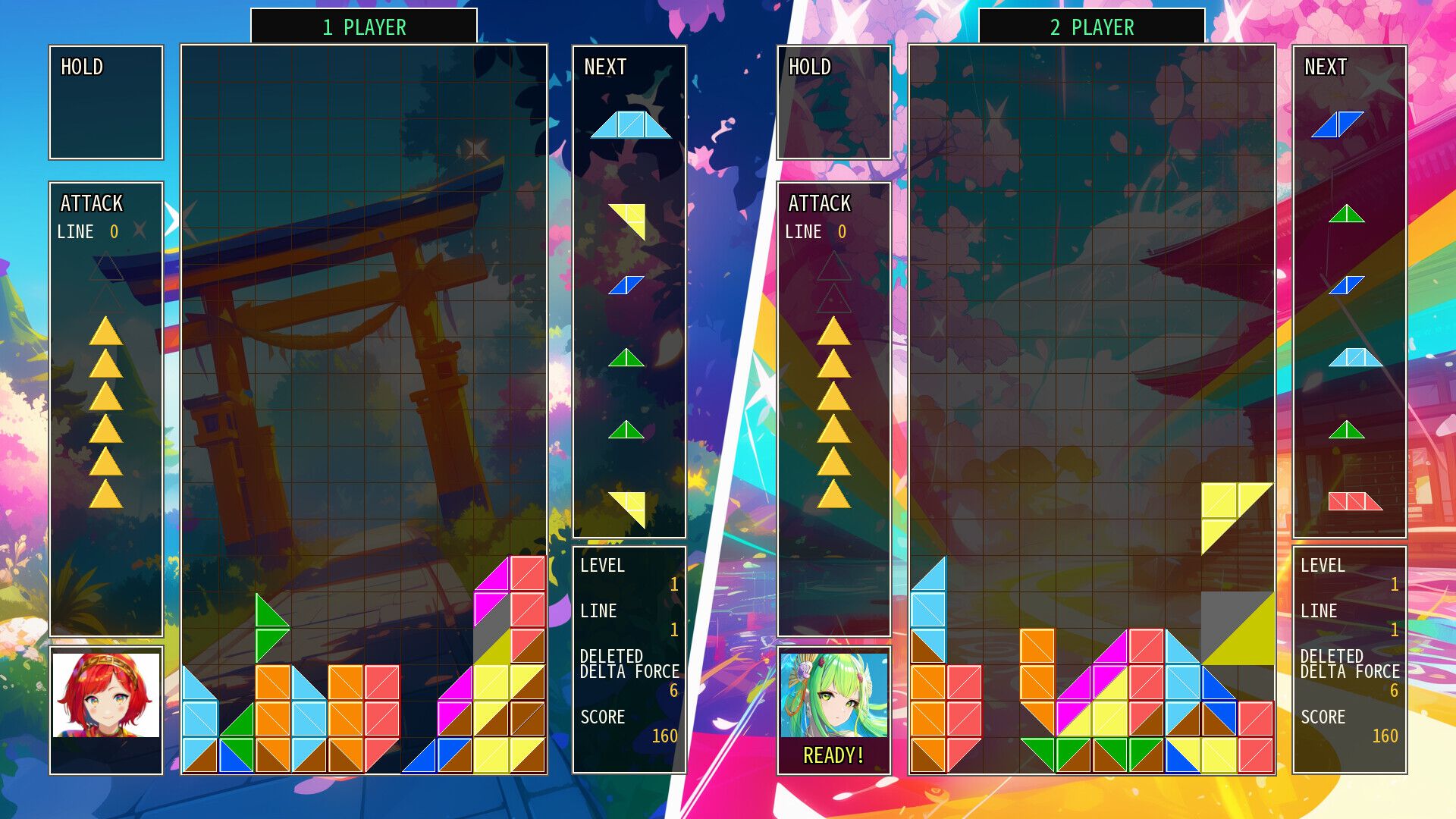
Task: Expand Player 1's HOLD panel
Action: click(x=105, y=102)
